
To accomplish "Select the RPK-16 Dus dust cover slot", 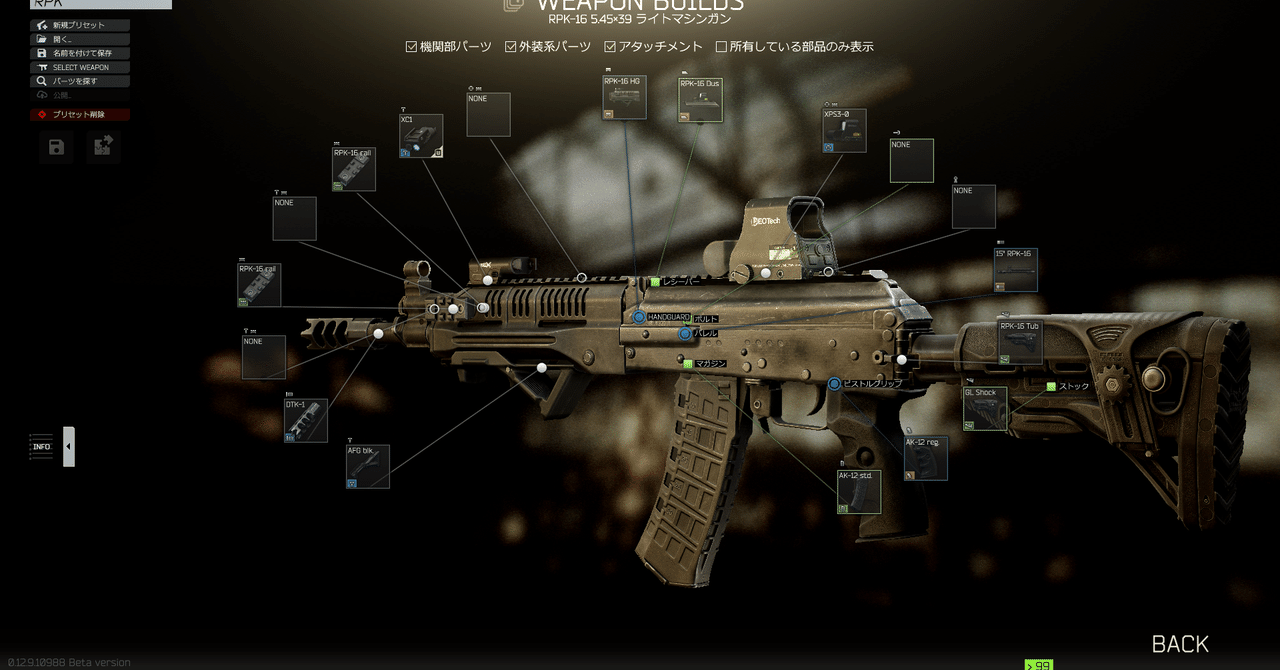I will (x=700, y=100).
